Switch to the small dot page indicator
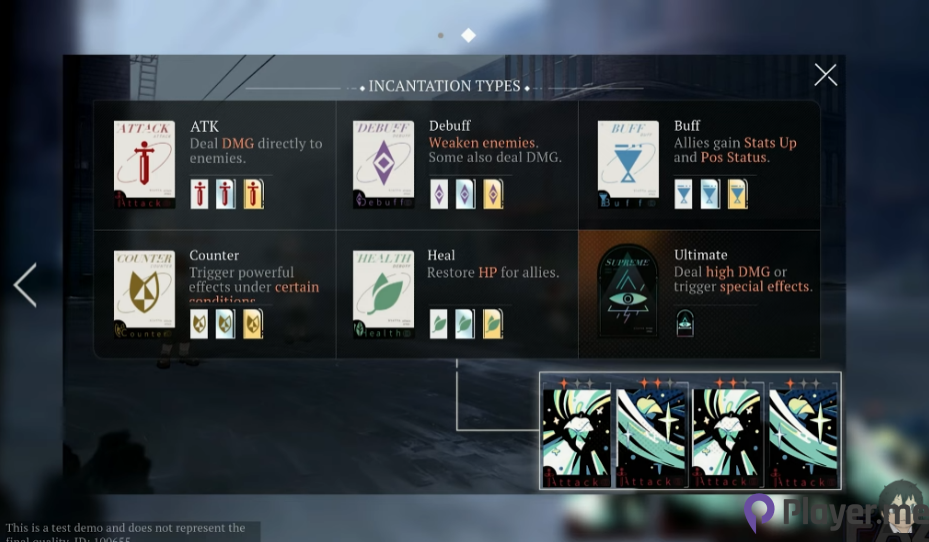The height and width of the screenshot is (542, 929). (441, 36)
